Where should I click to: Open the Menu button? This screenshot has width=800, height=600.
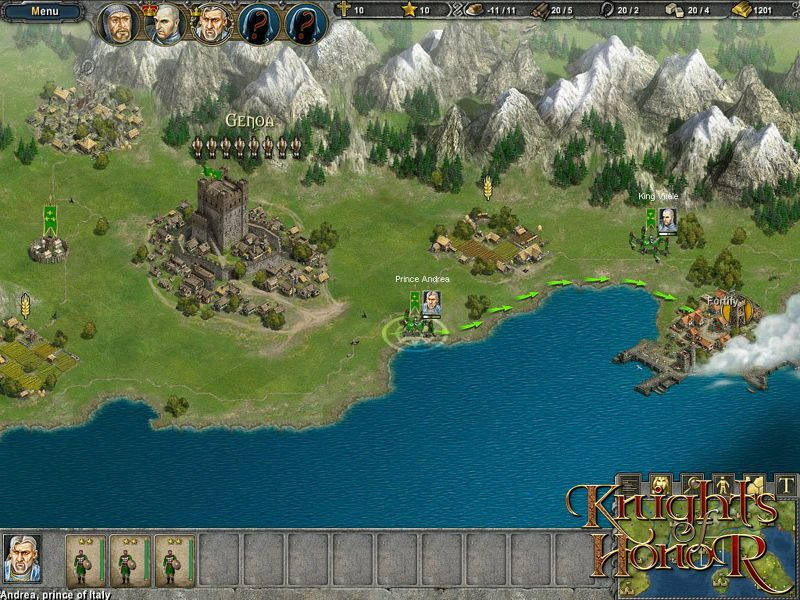[x=43, y=12]
